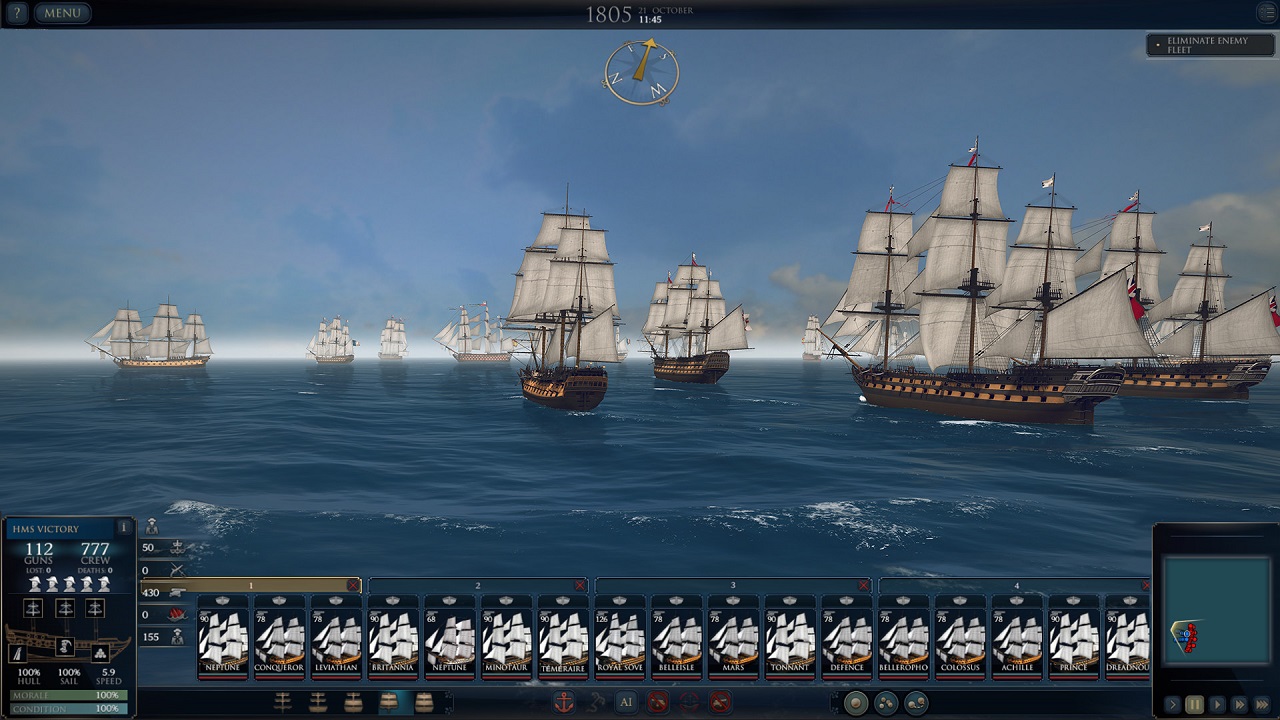The height and width of the screenshot is (720, 1280).
Task: Drop anchor using the anchor icon
Action: pos(565,702)
